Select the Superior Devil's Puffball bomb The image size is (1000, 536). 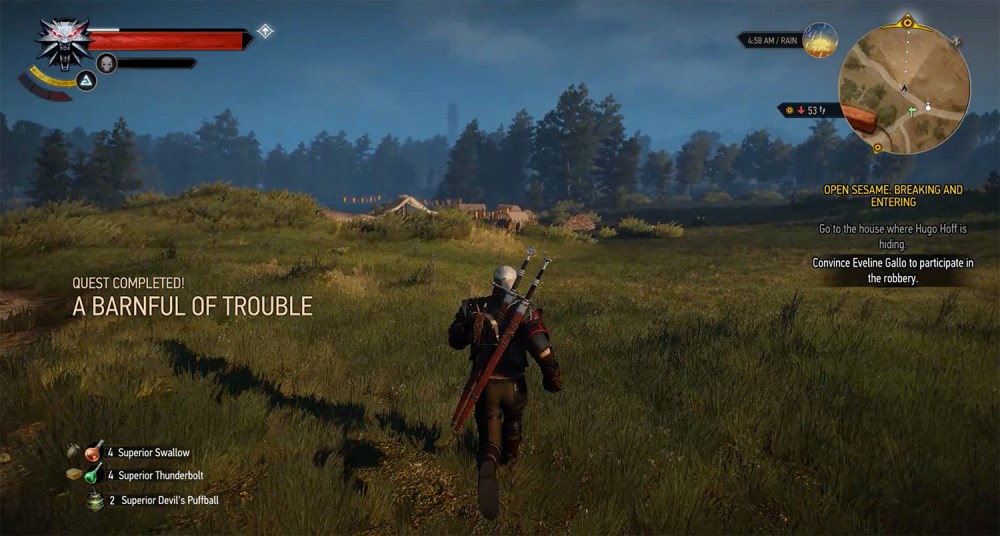pyautogui.click(x=96, y=500)
